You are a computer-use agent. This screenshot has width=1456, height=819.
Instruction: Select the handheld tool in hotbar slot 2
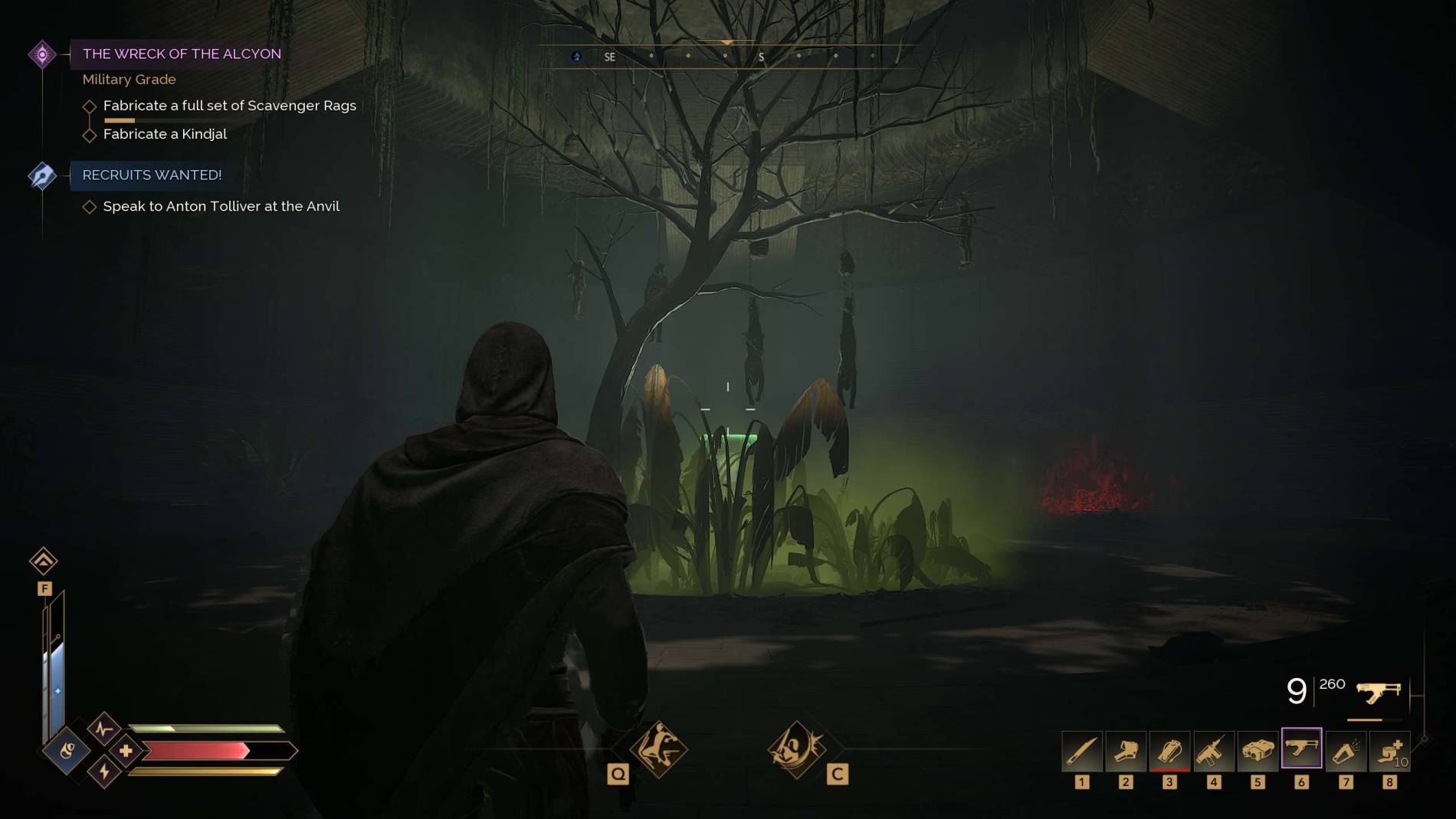click(x=1125, y=750)
